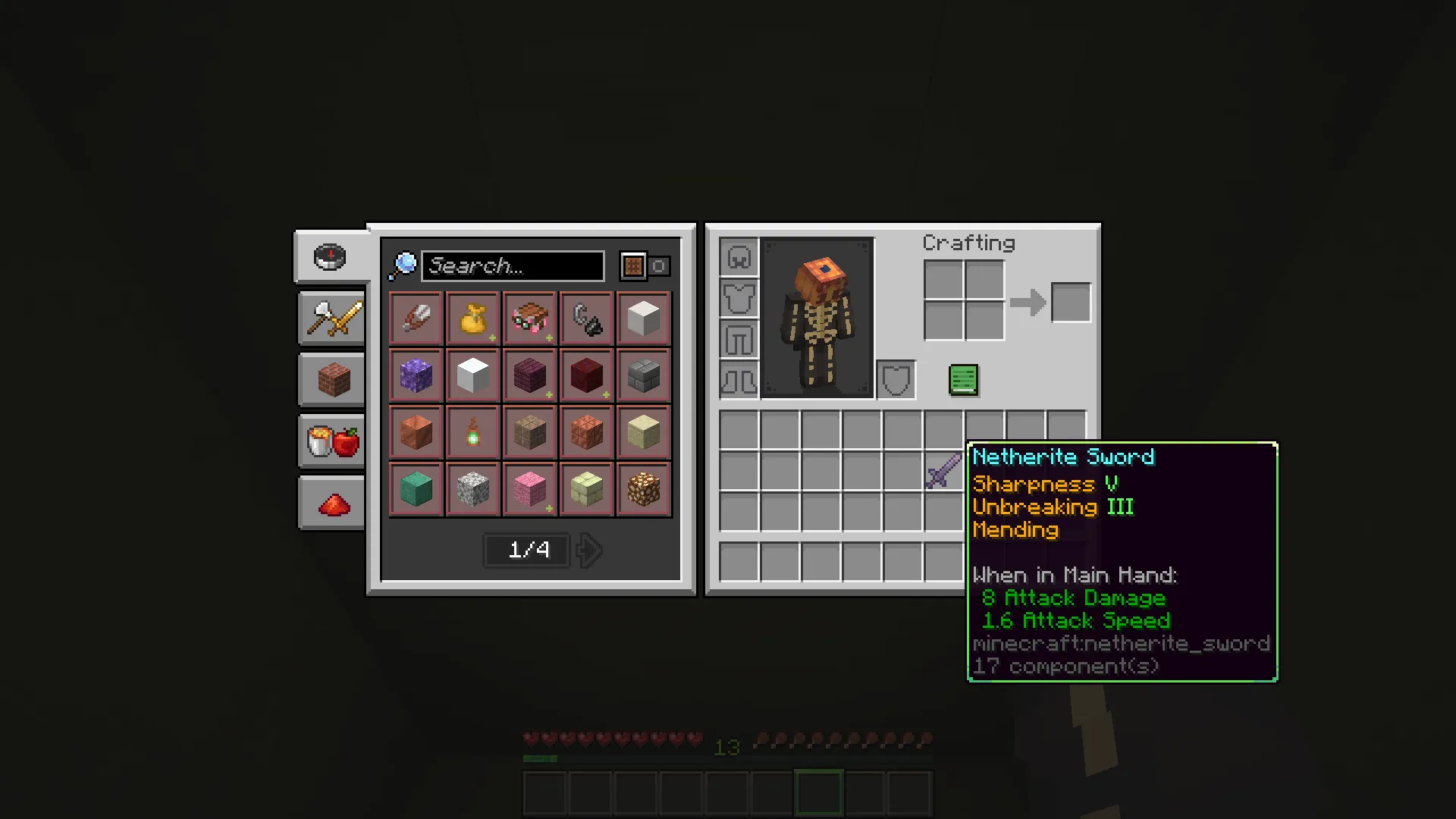Select the copper block in the third row
The image size is (1456, 819).
point(416,431)
